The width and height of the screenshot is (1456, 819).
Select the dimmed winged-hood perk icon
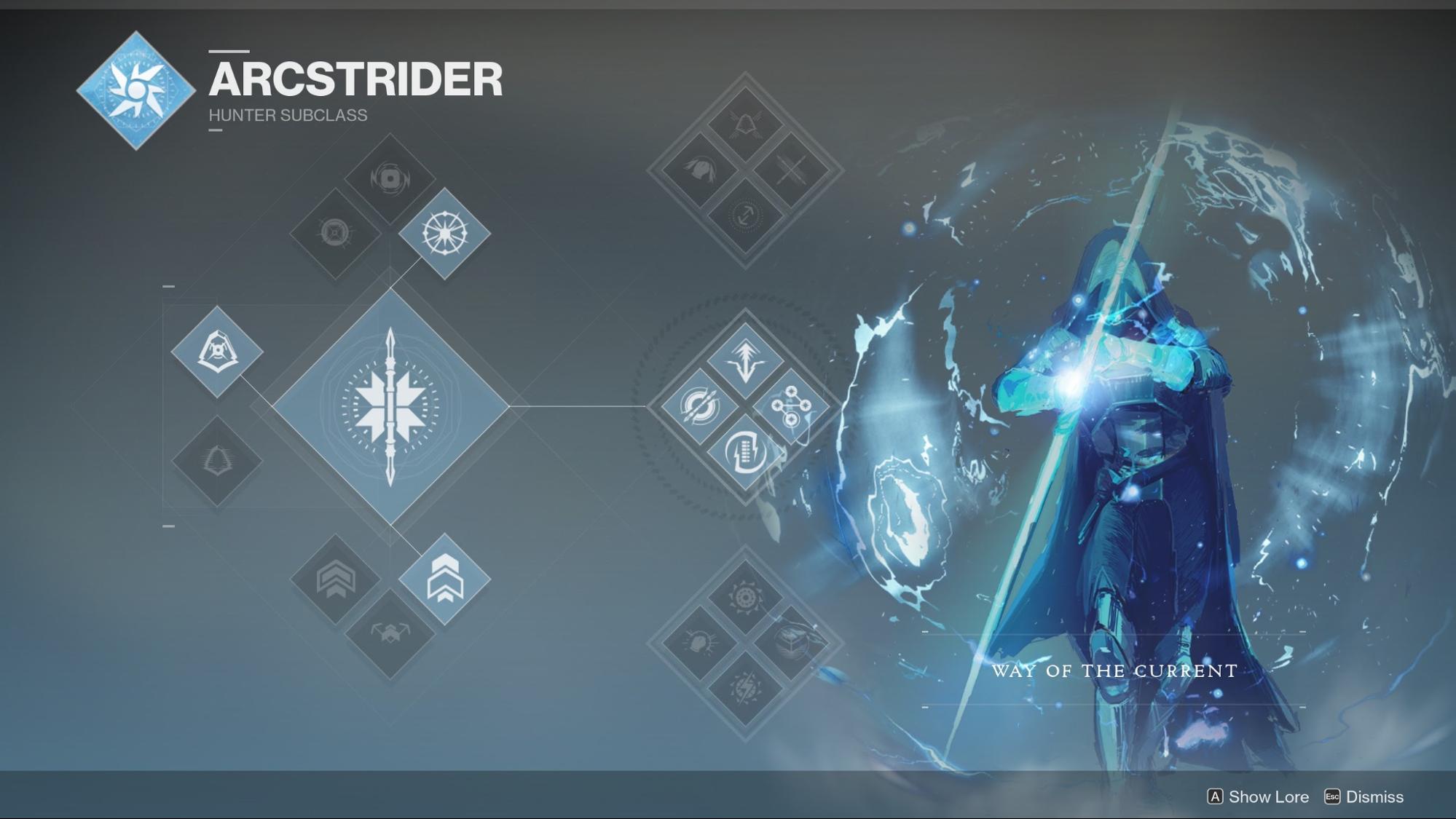(744, 124)
